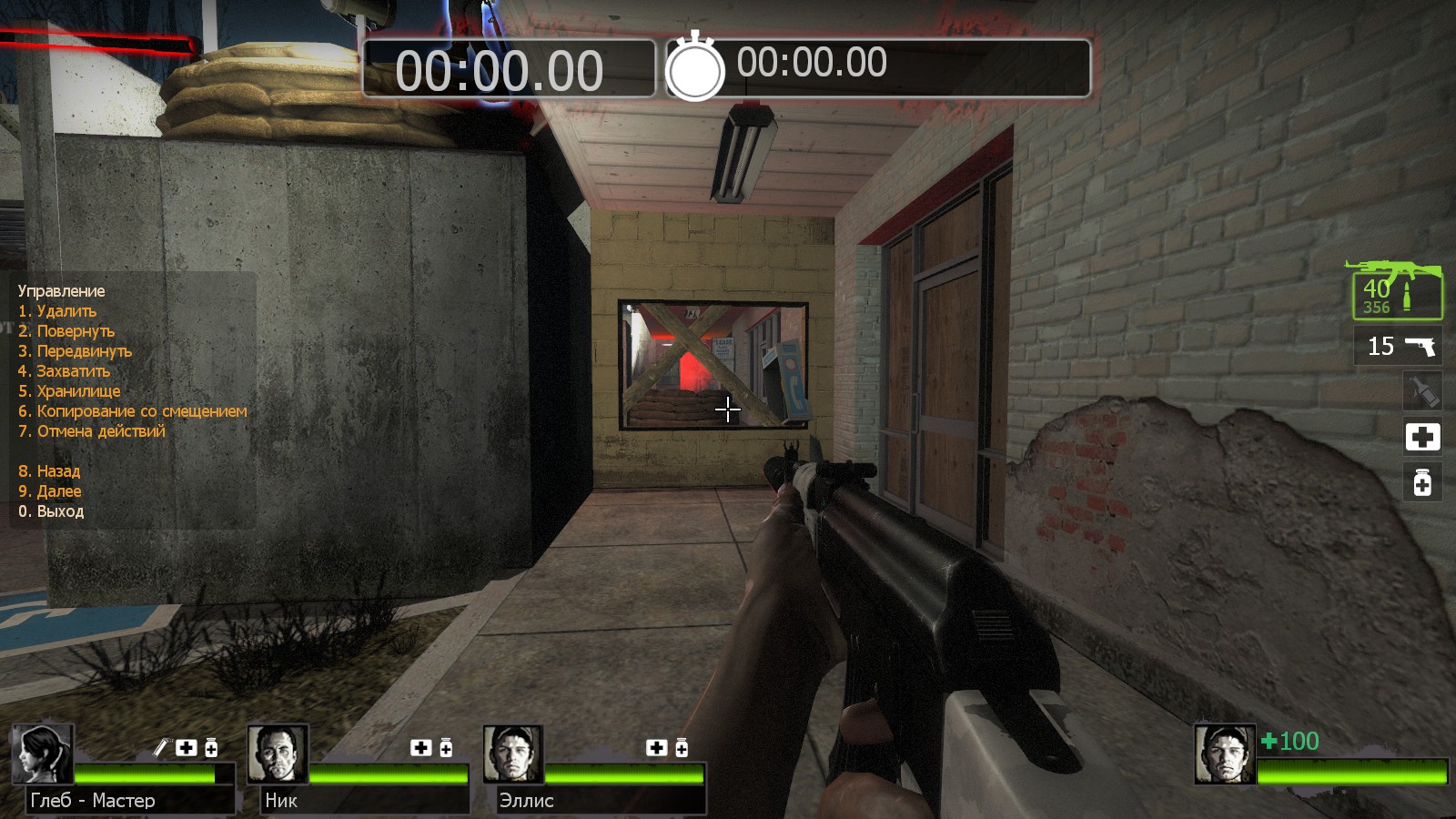Choose the Удалить menu entry
The height and width of the screenshot is (819, 1456).
(57, 311)
